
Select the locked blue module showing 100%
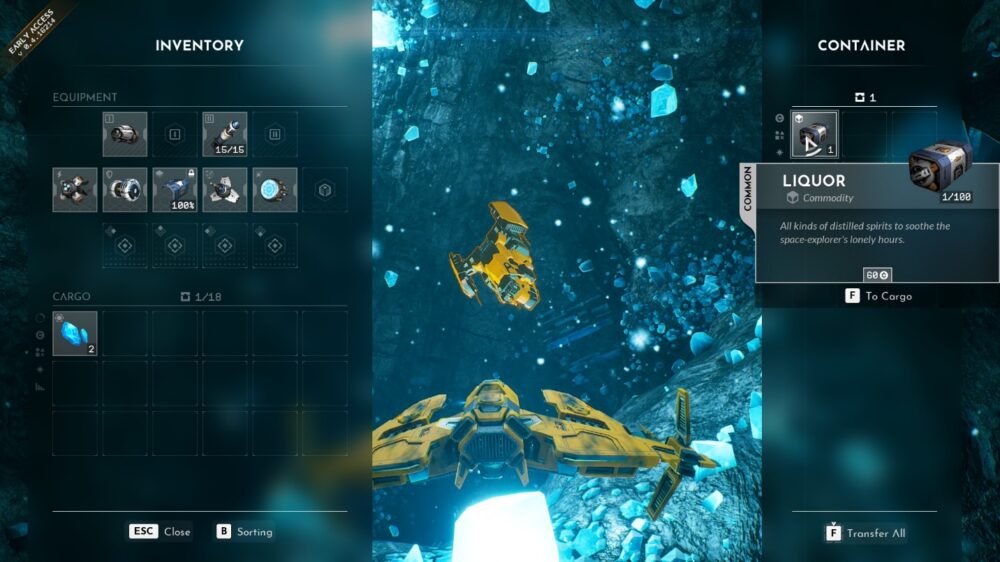(x=175, y=189)
